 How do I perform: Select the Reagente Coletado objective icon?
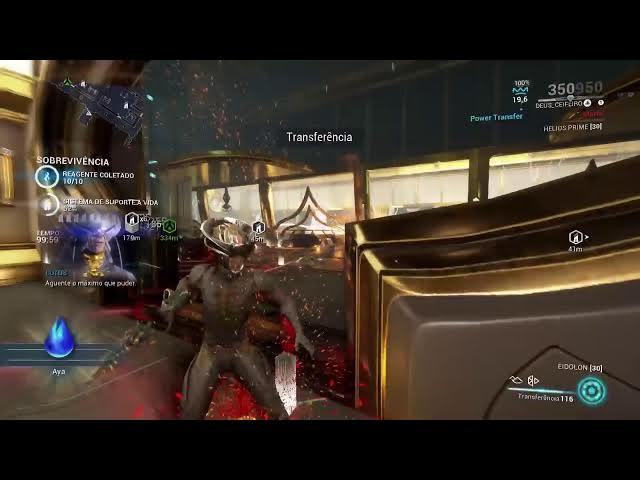(47, 177)
